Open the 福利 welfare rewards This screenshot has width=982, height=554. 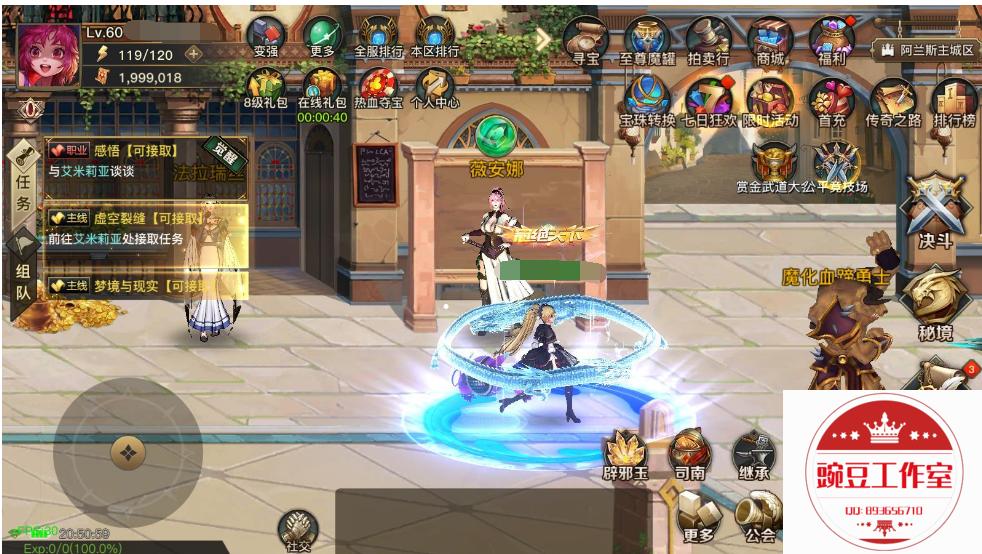[x=831, y=38]
